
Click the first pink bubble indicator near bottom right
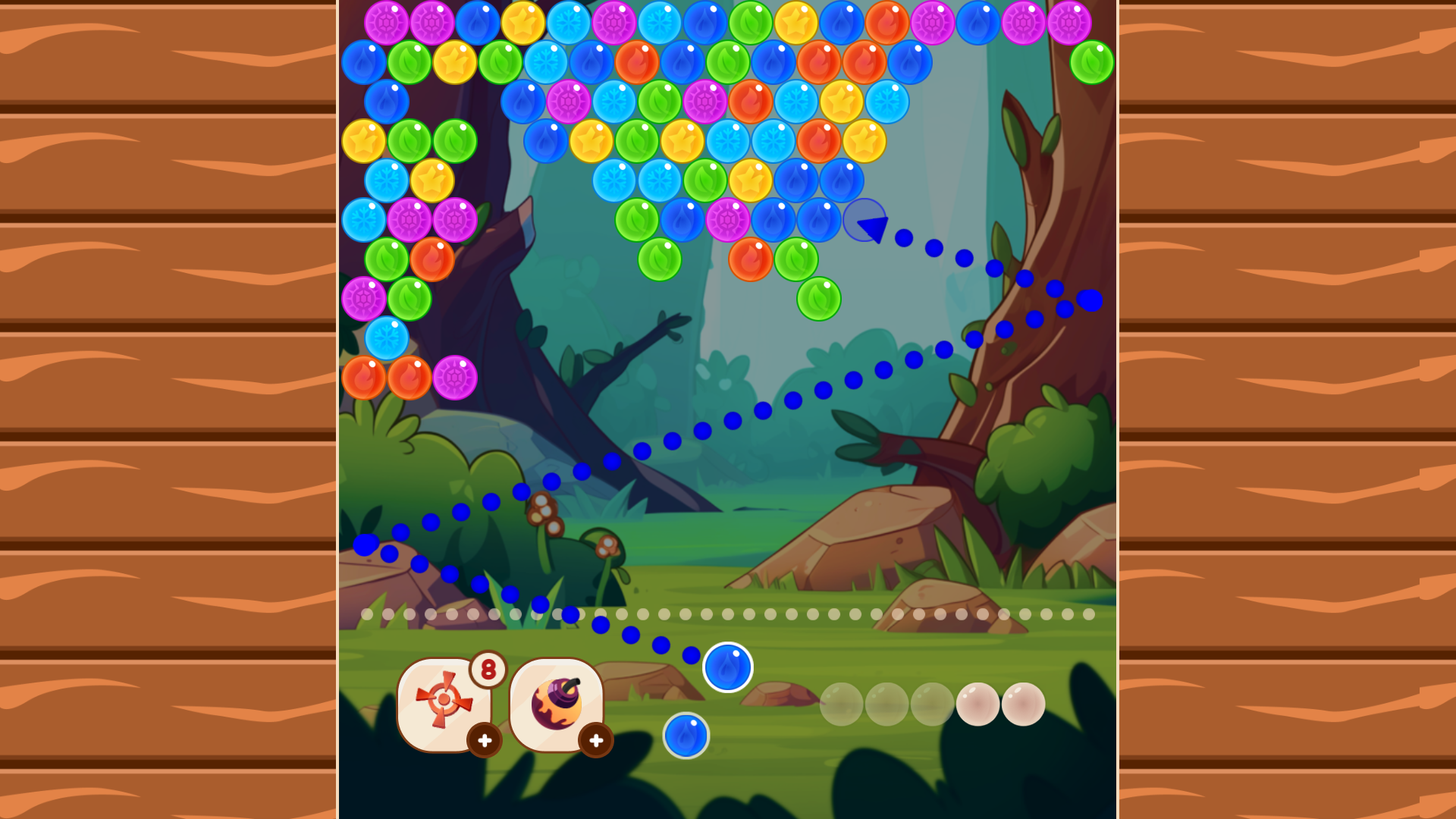(978, 704)
